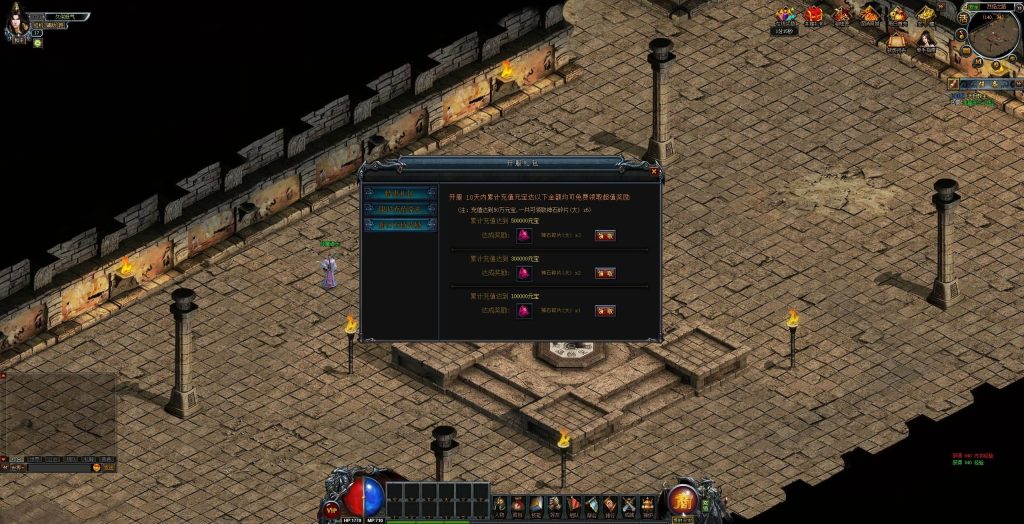The height and width of the screenshot is (524, 1024).
Task: Claim the 100000 yuanbao recharge reward
Action: [605, 310]
